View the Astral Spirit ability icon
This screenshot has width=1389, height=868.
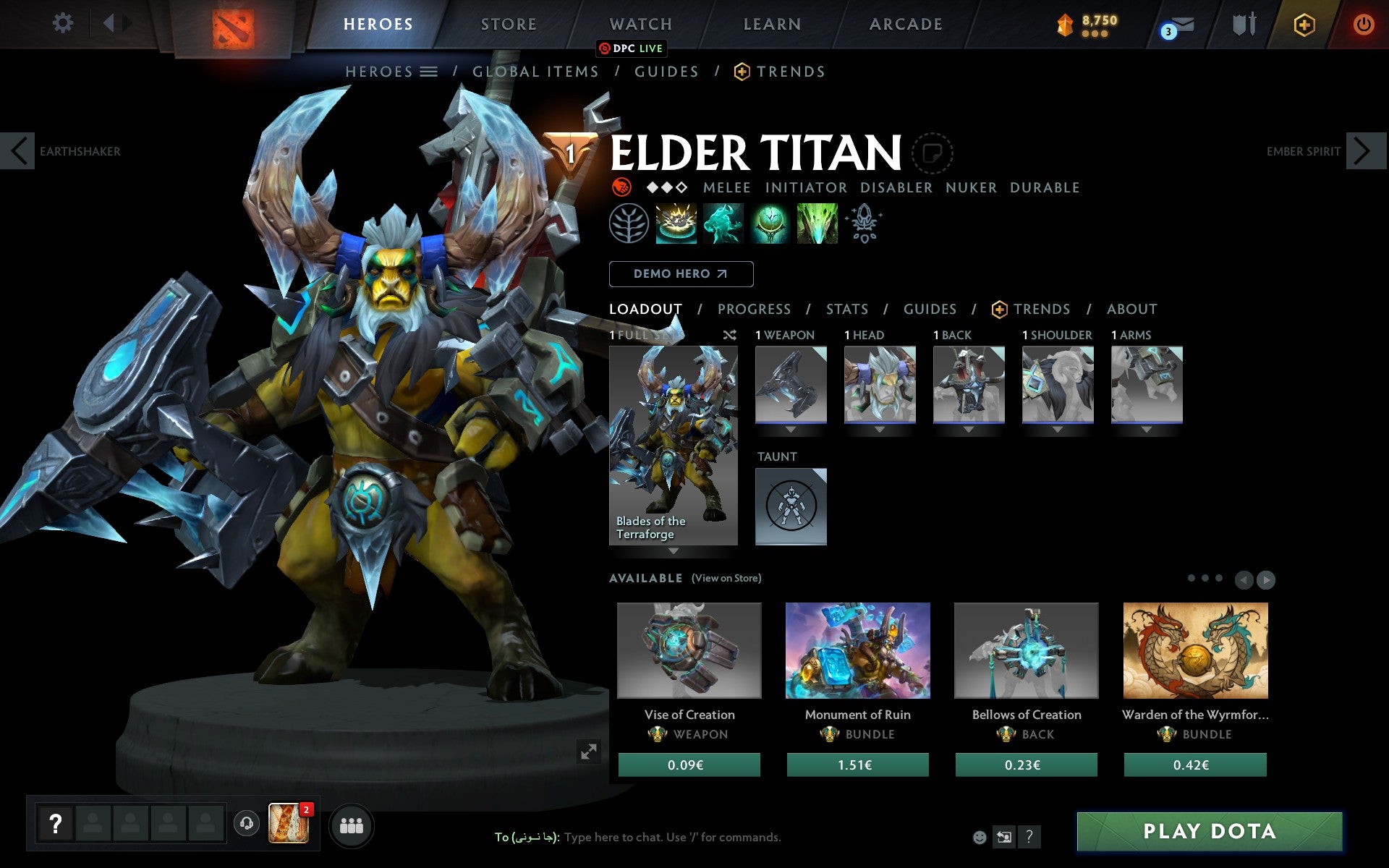723,224
